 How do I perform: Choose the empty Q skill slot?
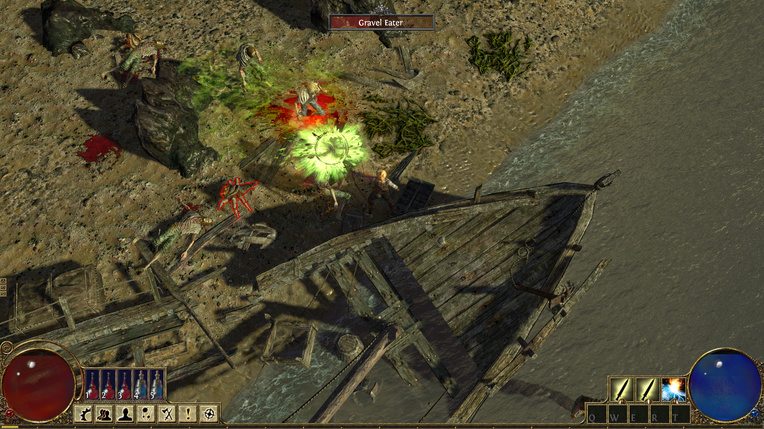pos(597,414)
